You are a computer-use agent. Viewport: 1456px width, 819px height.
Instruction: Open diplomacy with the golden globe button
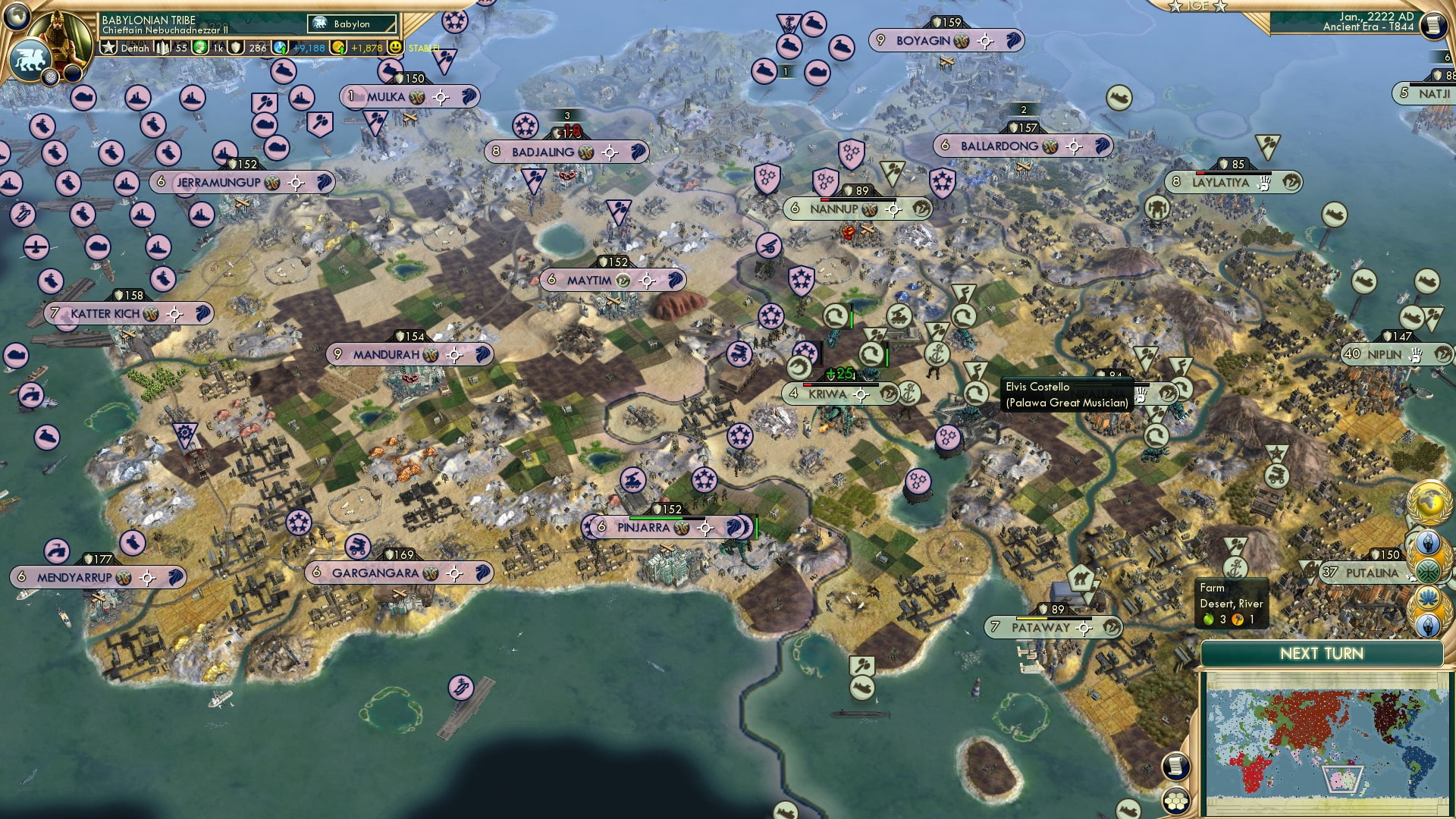pos(1429,500)
